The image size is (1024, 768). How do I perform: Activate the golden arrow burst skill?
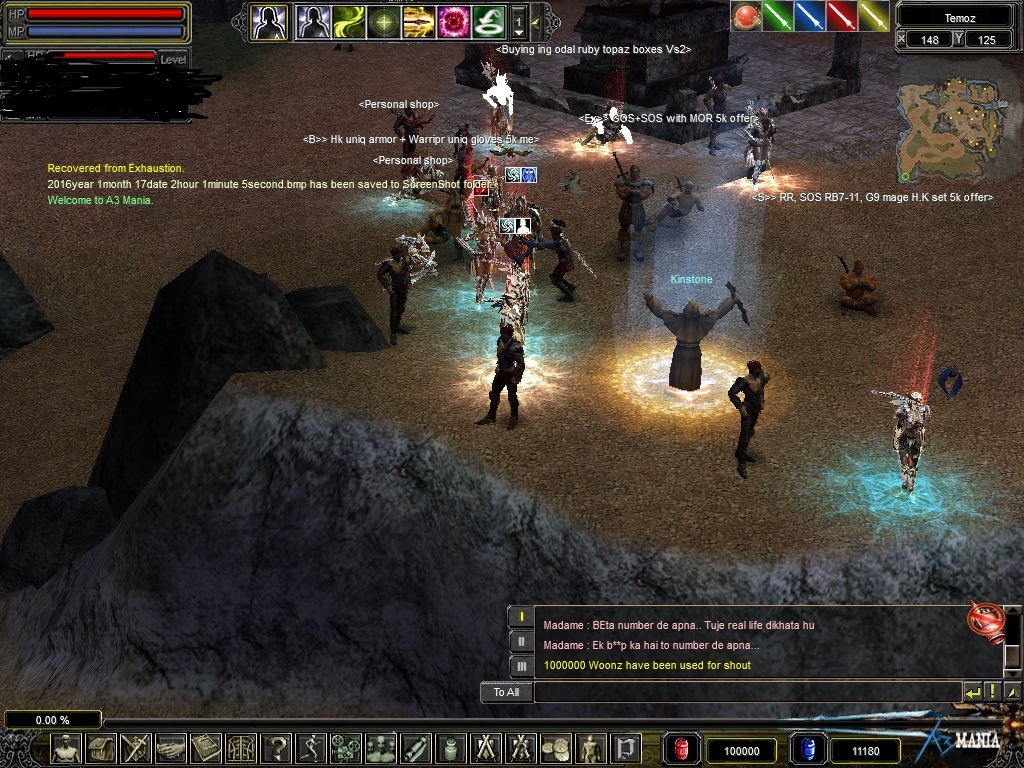[x=419, y=21]
